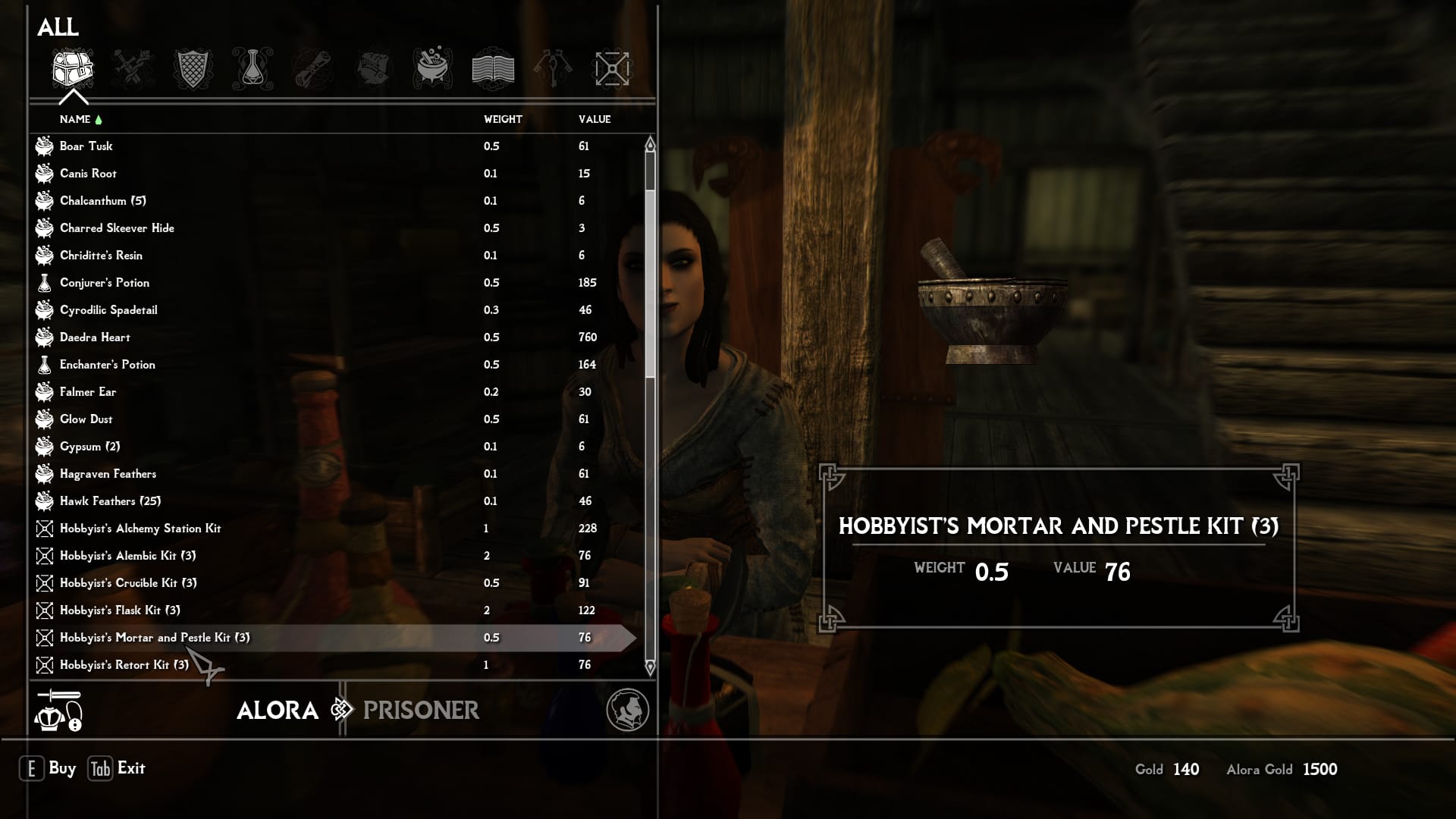Sort the list by Weight column
The image size is (1456, 819).
[503, 119]
